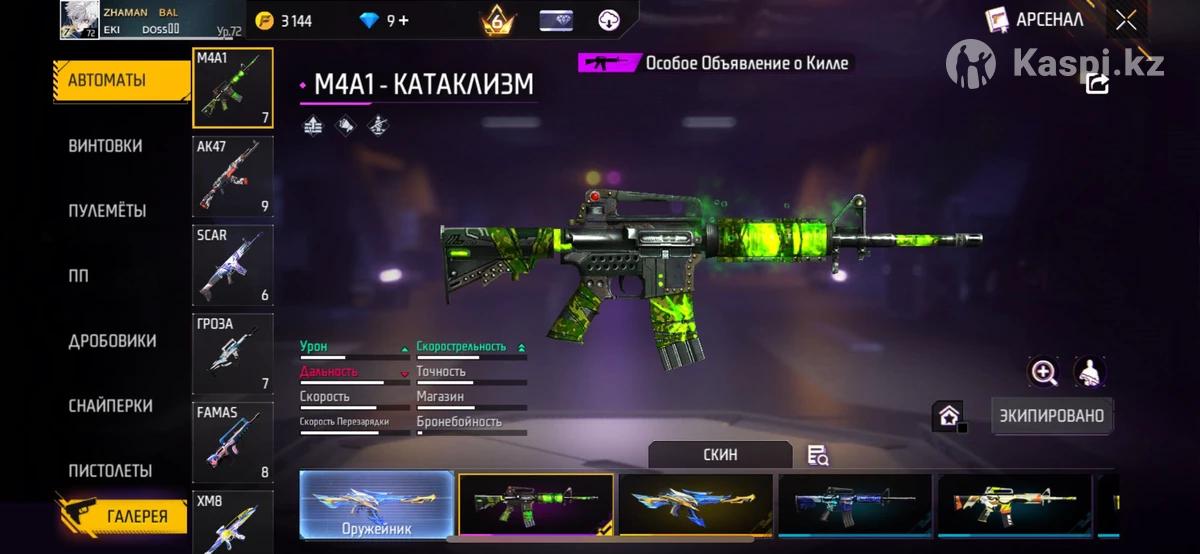Open the Оружейник skin card
The image size is (1200, 554).
pyautogui.click(x=377, y=504)
